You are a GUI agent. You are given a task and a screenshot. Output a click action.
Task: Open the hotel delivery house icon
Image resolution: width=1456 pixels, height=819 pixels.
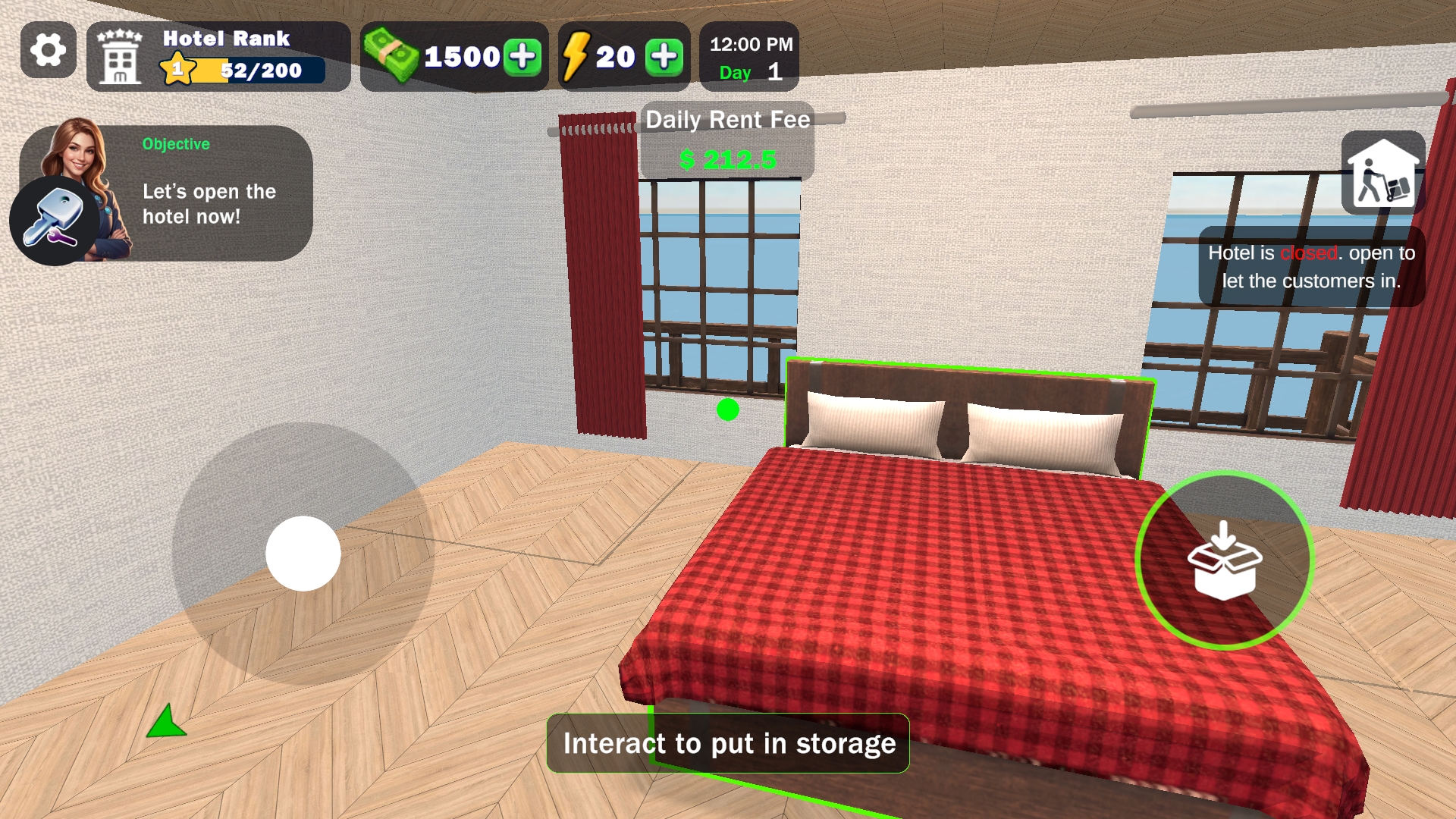[x=1382, y=172]
